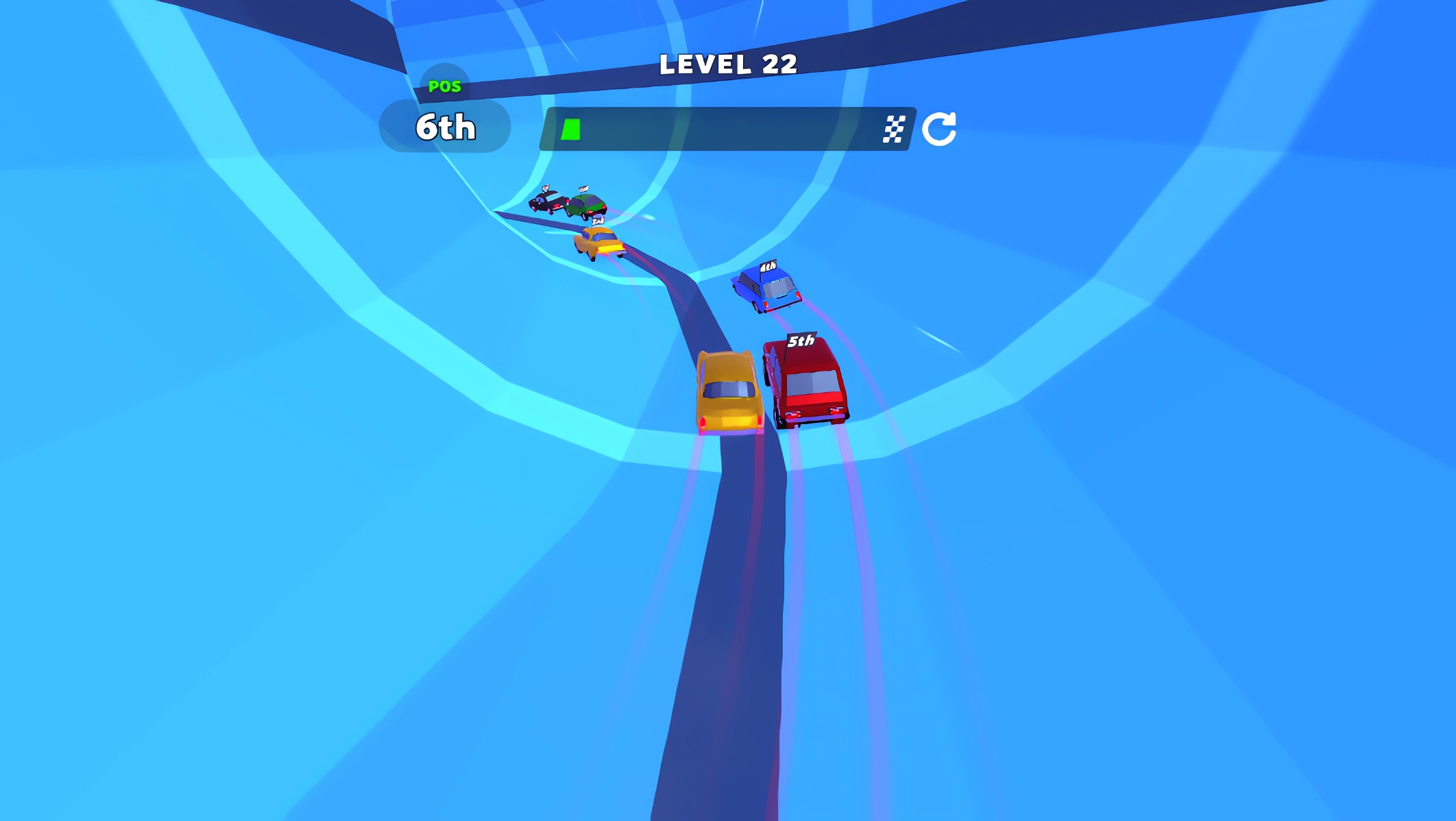Image resolution: width=1456 pixels, height=821 pixels.
Task: Tap the green POS label badge
Action: point(446,86)
